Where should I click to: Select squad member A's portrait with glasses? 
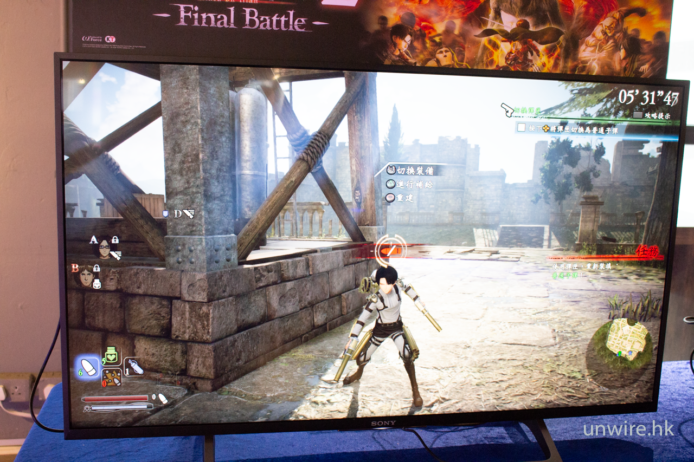(x=104, y=249)
